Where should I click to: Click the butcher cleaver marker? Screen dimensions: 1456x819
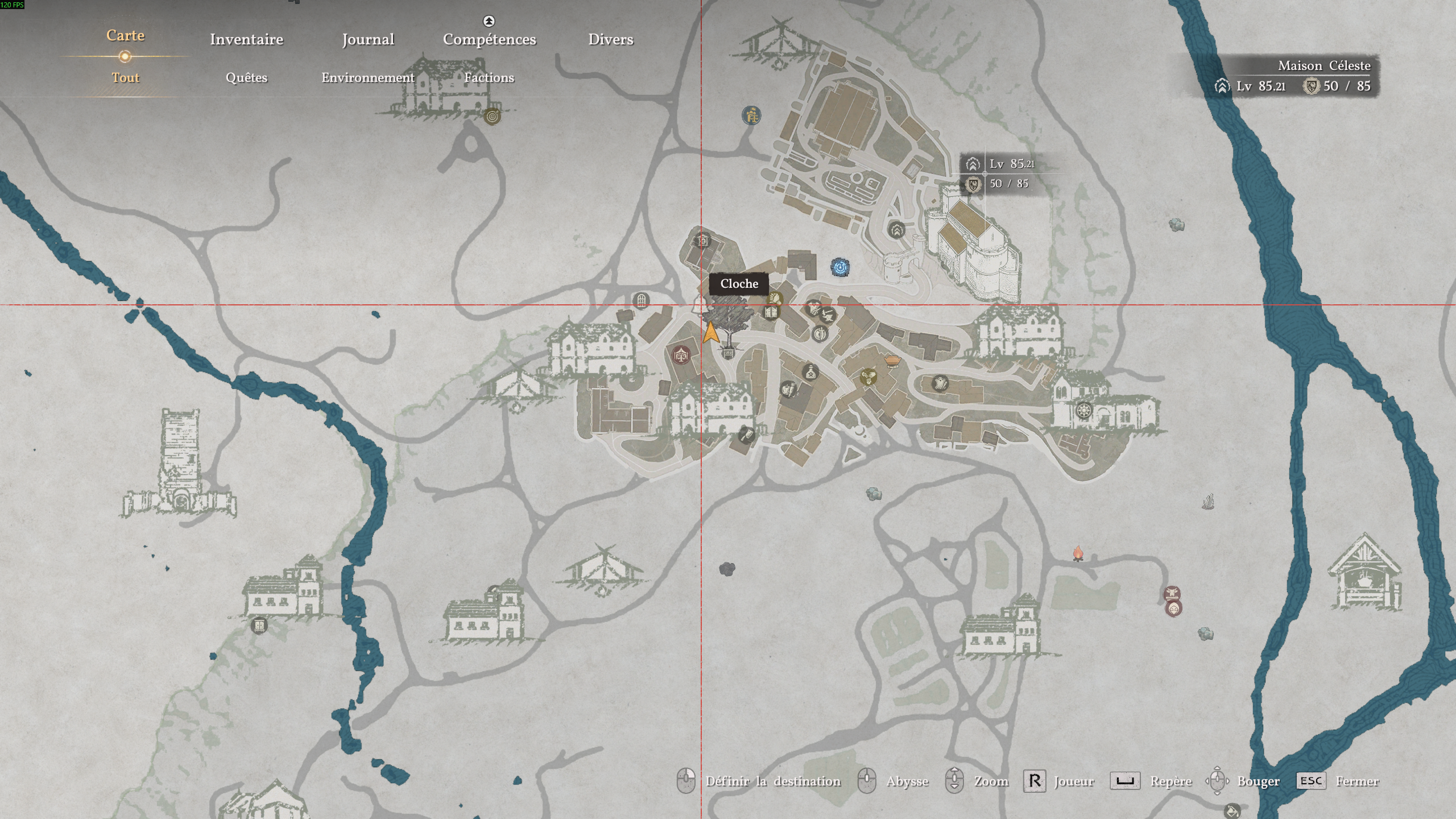pos(746,436)
